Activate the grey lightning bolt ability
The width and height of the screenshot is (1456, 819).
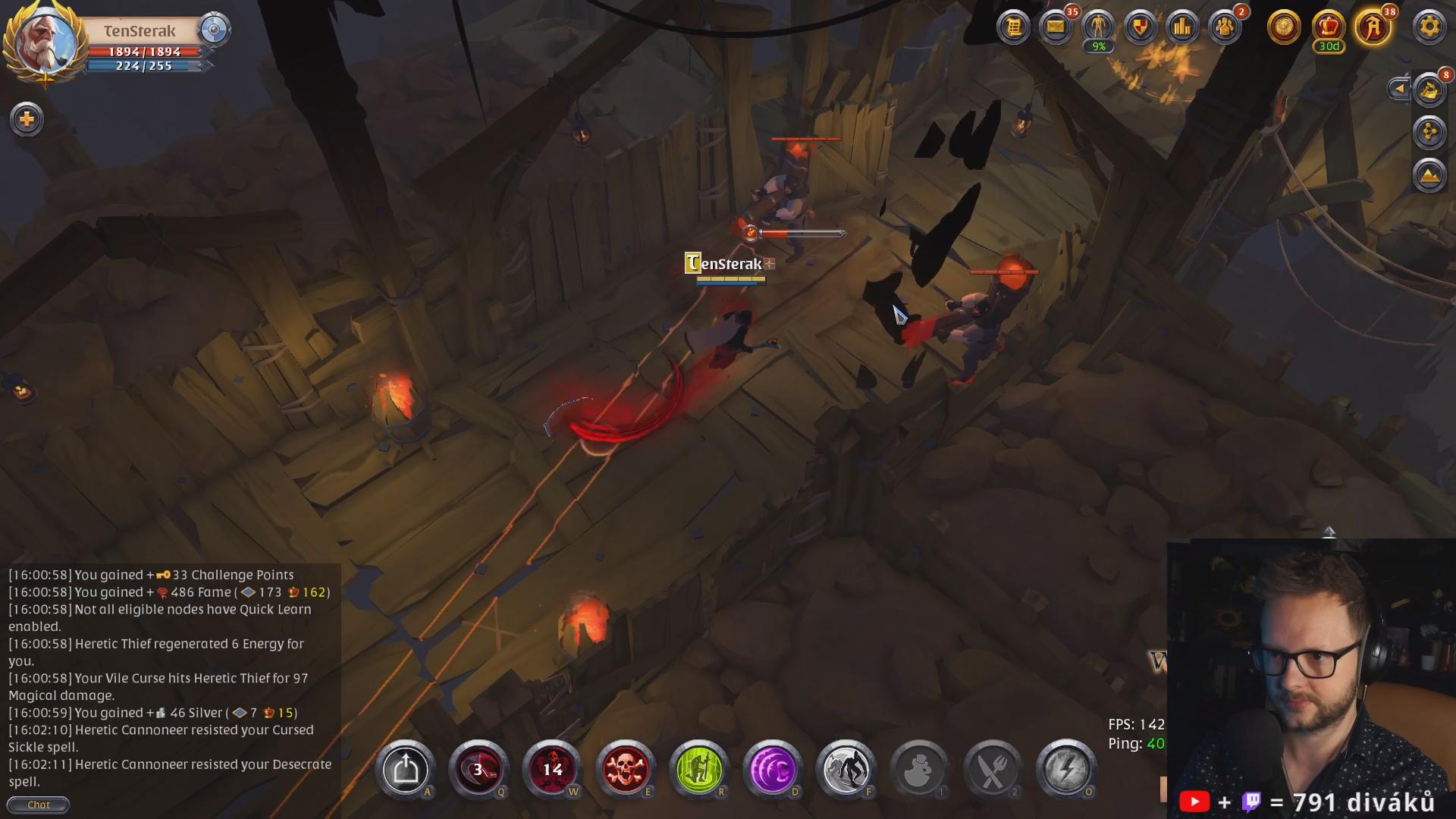coord(1066,770)
